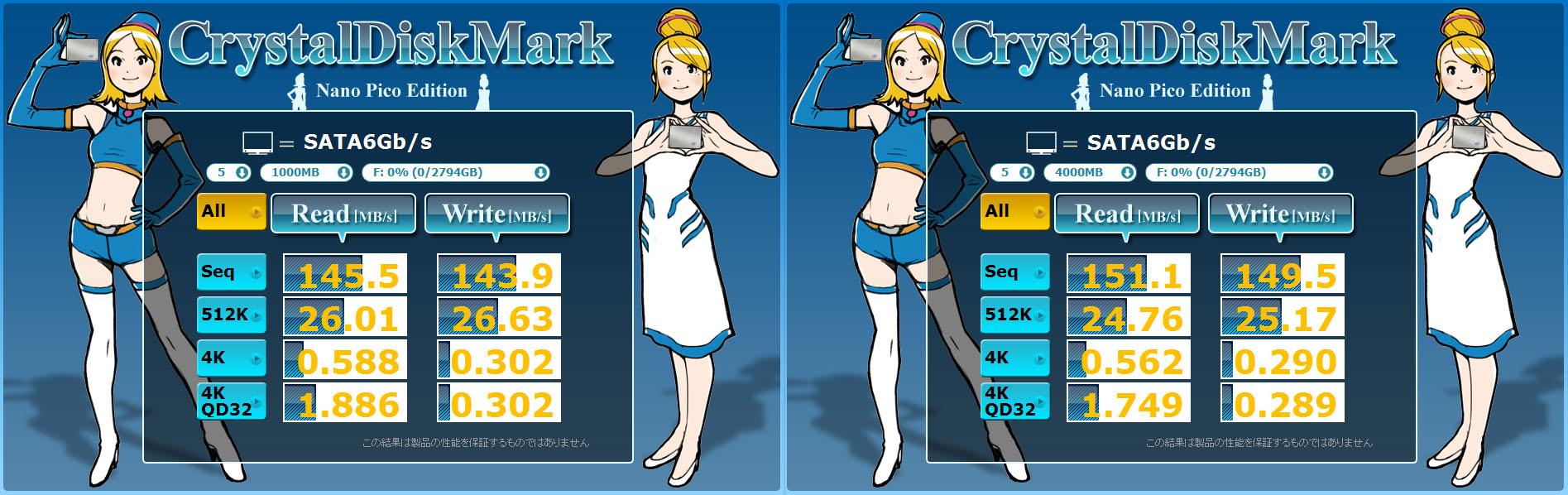Screen dimensions: 1568x495
Task: Start the 512K test showing 24.76 read
Action: pyautogui.click(x=1014, y=315)
